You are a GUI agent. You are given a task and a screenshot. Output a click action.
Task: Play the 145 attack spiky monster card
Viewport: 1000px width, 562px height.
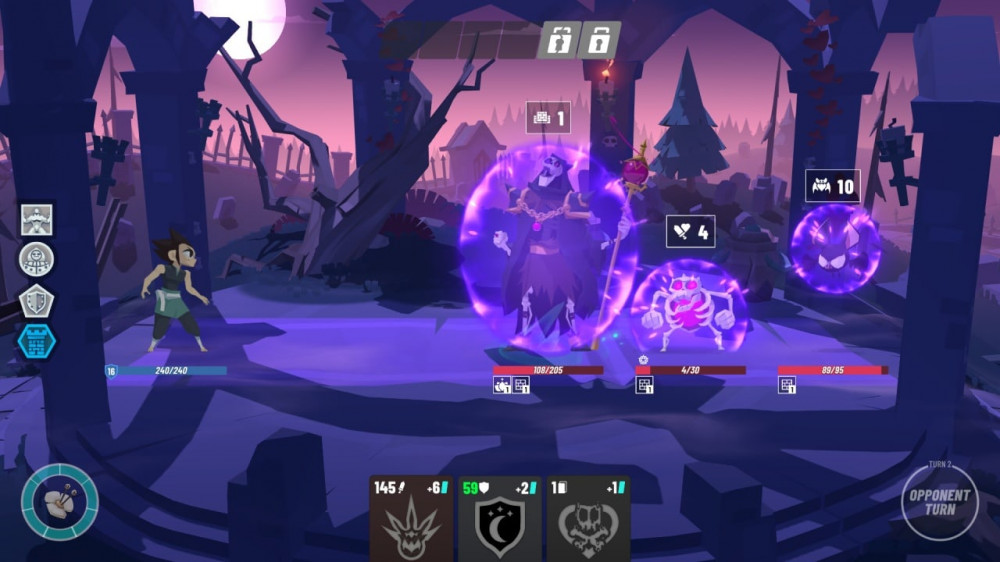tap(412, 520)
